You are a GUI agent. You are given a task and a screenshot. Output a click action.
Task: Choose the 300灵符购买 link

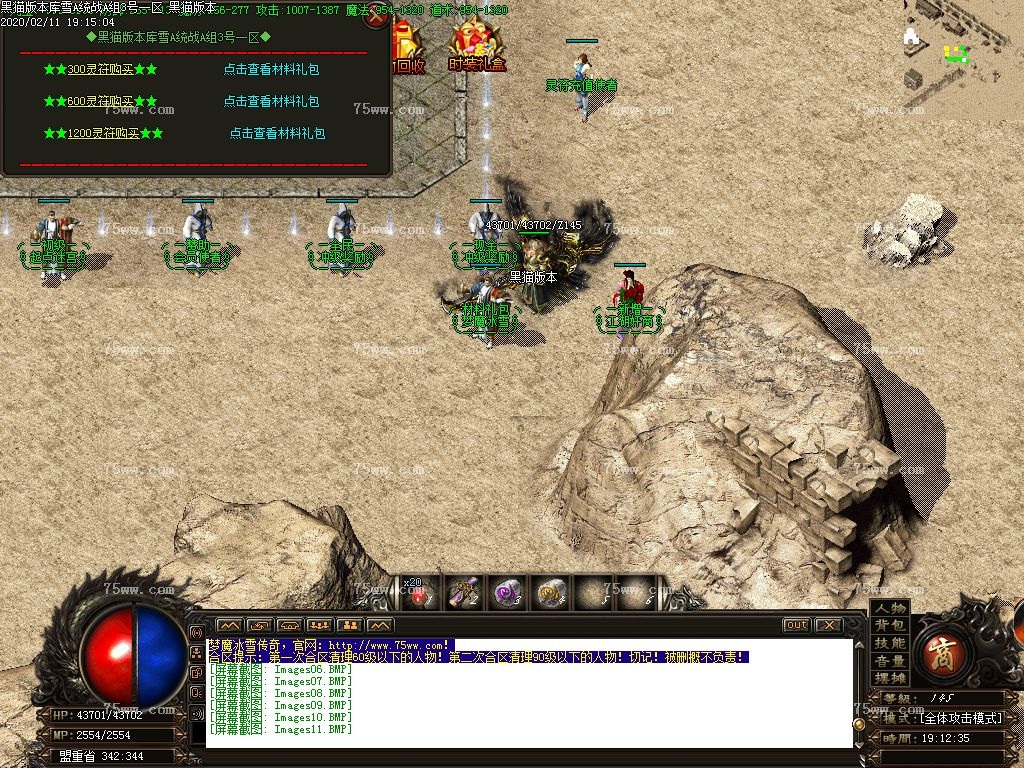coord(100,70)
